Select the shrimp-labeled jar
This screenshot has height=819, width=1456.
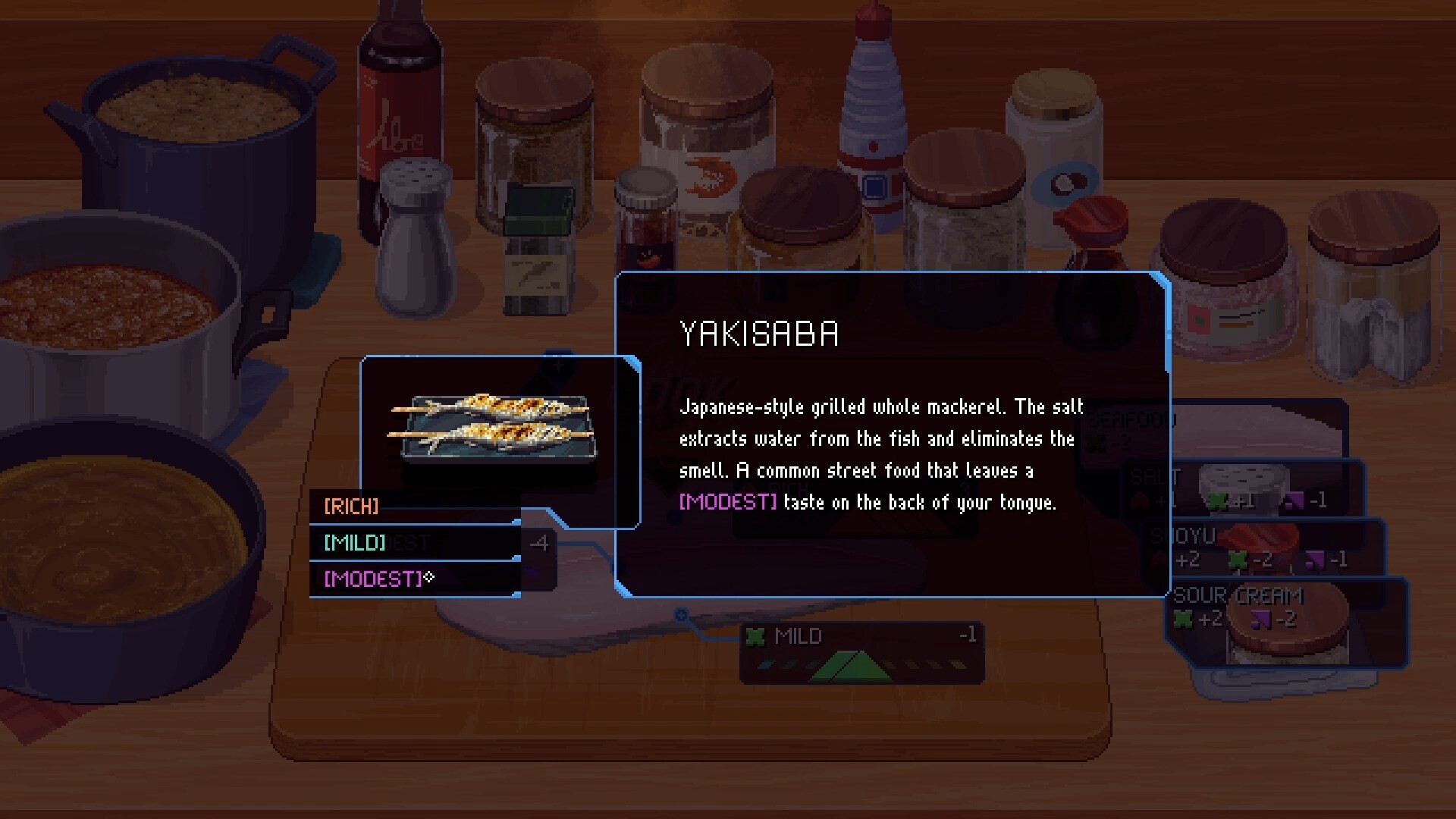pos(705,152)
